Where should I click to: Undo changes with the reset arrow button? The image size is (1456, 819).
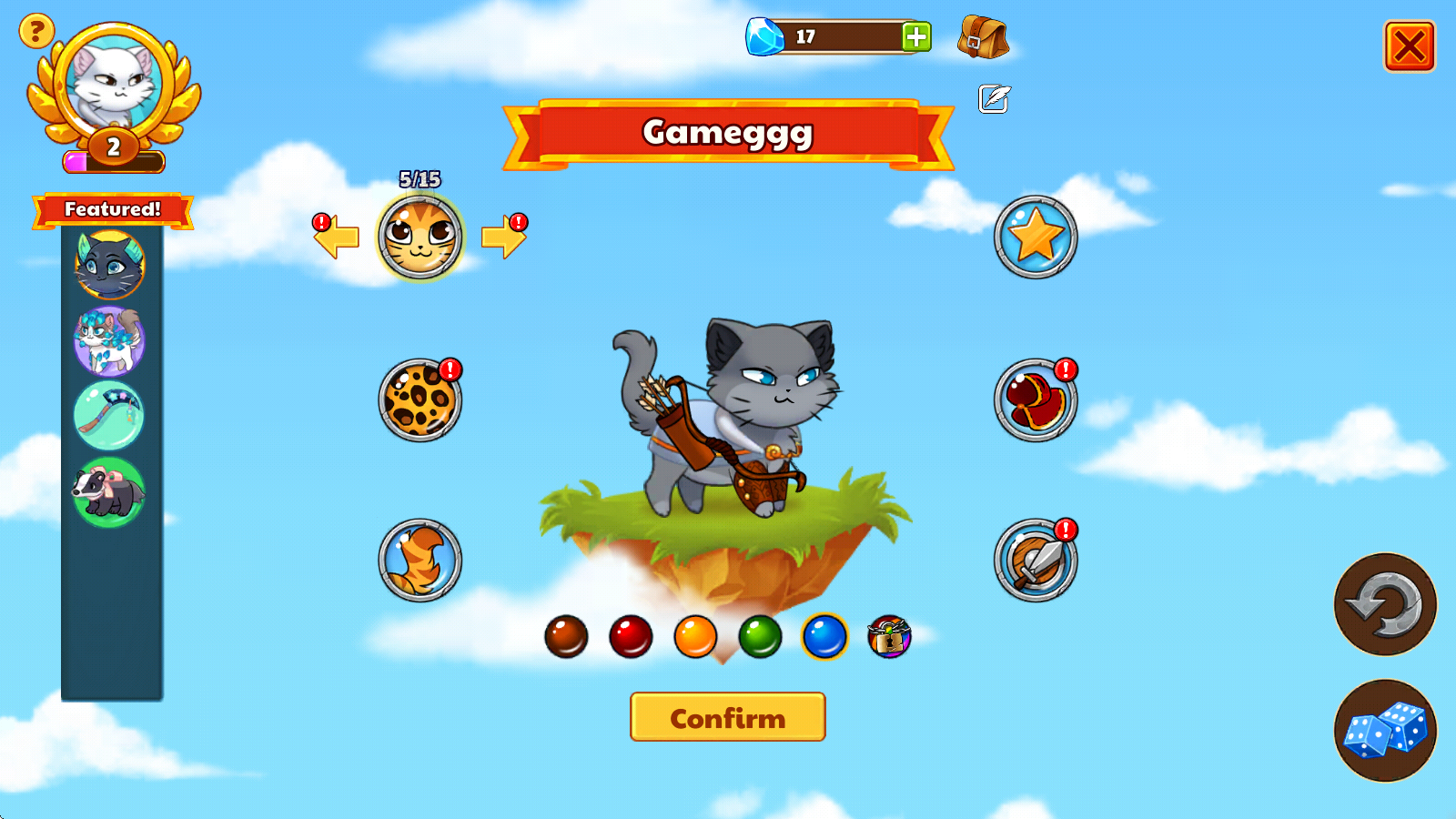pyautogui.click(x=1385, y=604)
